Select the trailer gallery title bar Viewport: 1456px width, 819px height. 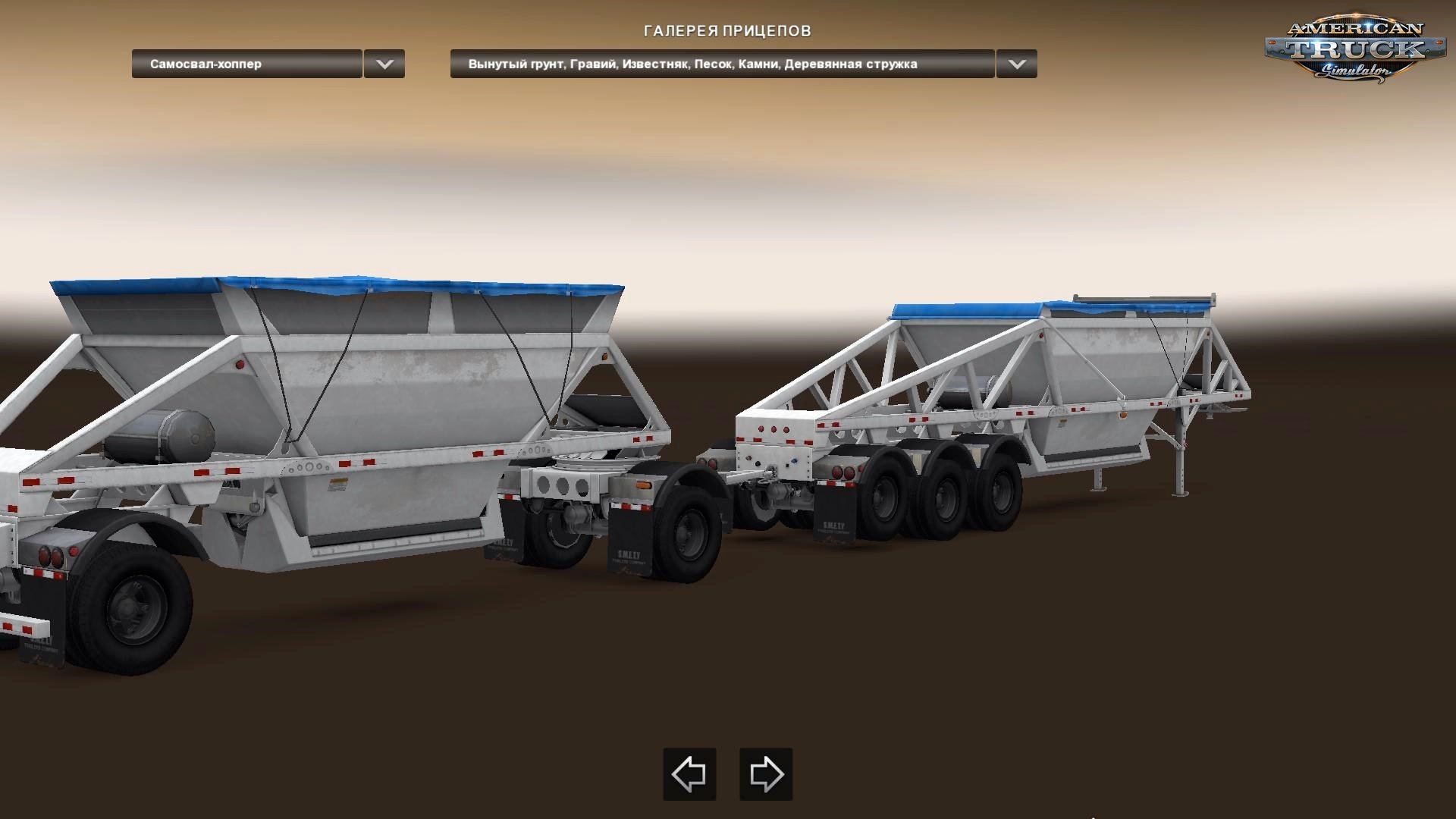point(727,31)
